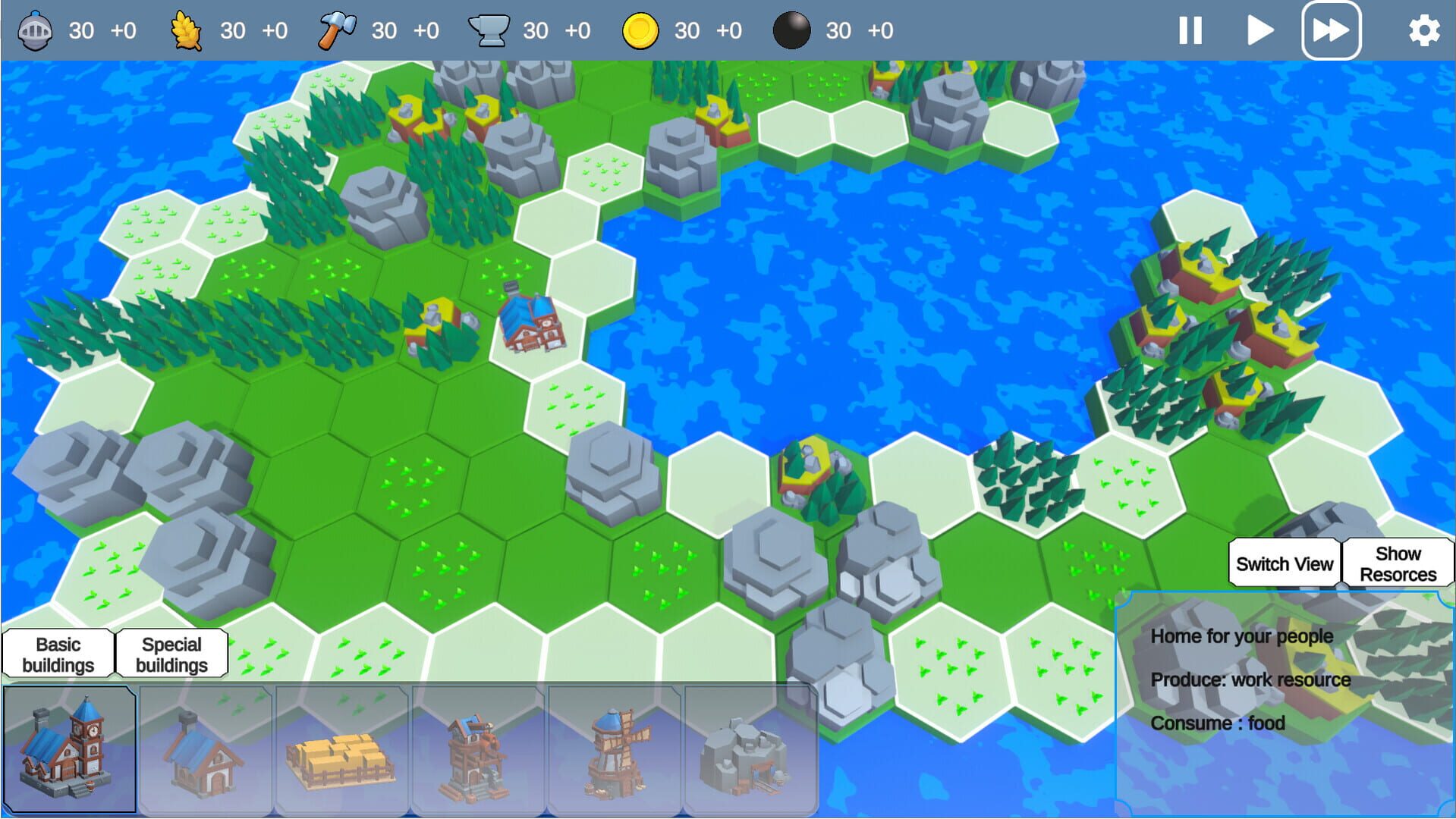Image resolution: width=1456 pixels, height=819 pixels.
Task: Click the knight helmet population icon
Action: click(x=32, y=31)
